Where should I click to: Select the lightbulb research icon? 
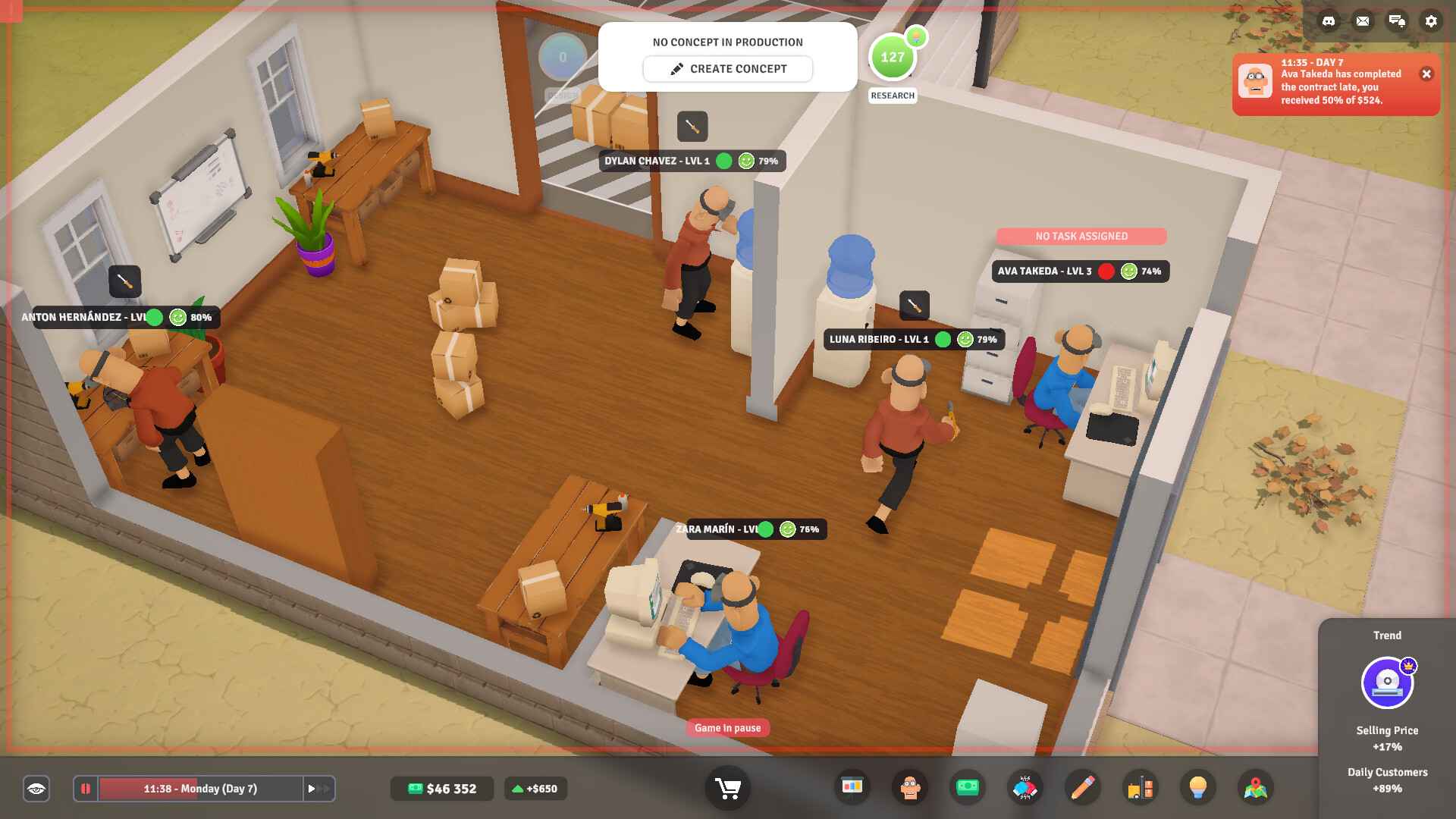click(x=1195, y=788)
